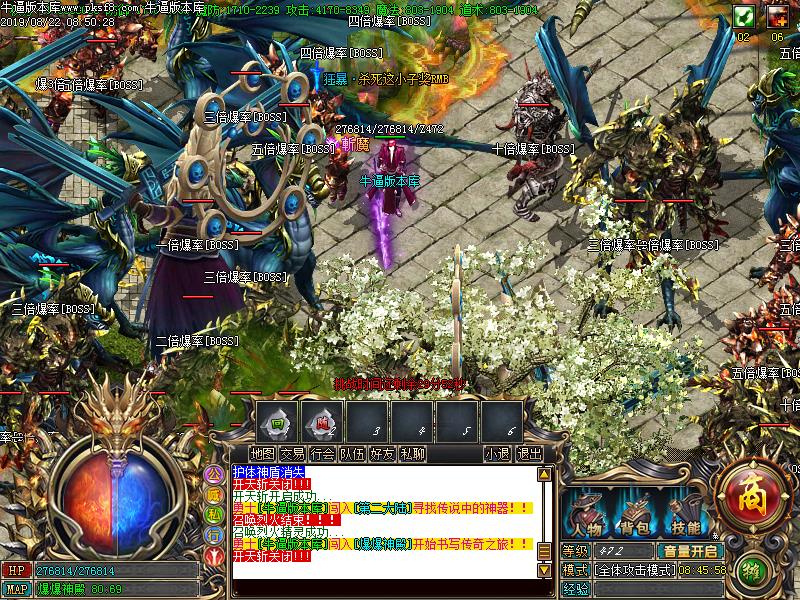
Task: Open the 队伍 team panel
Action: point(352,453)
